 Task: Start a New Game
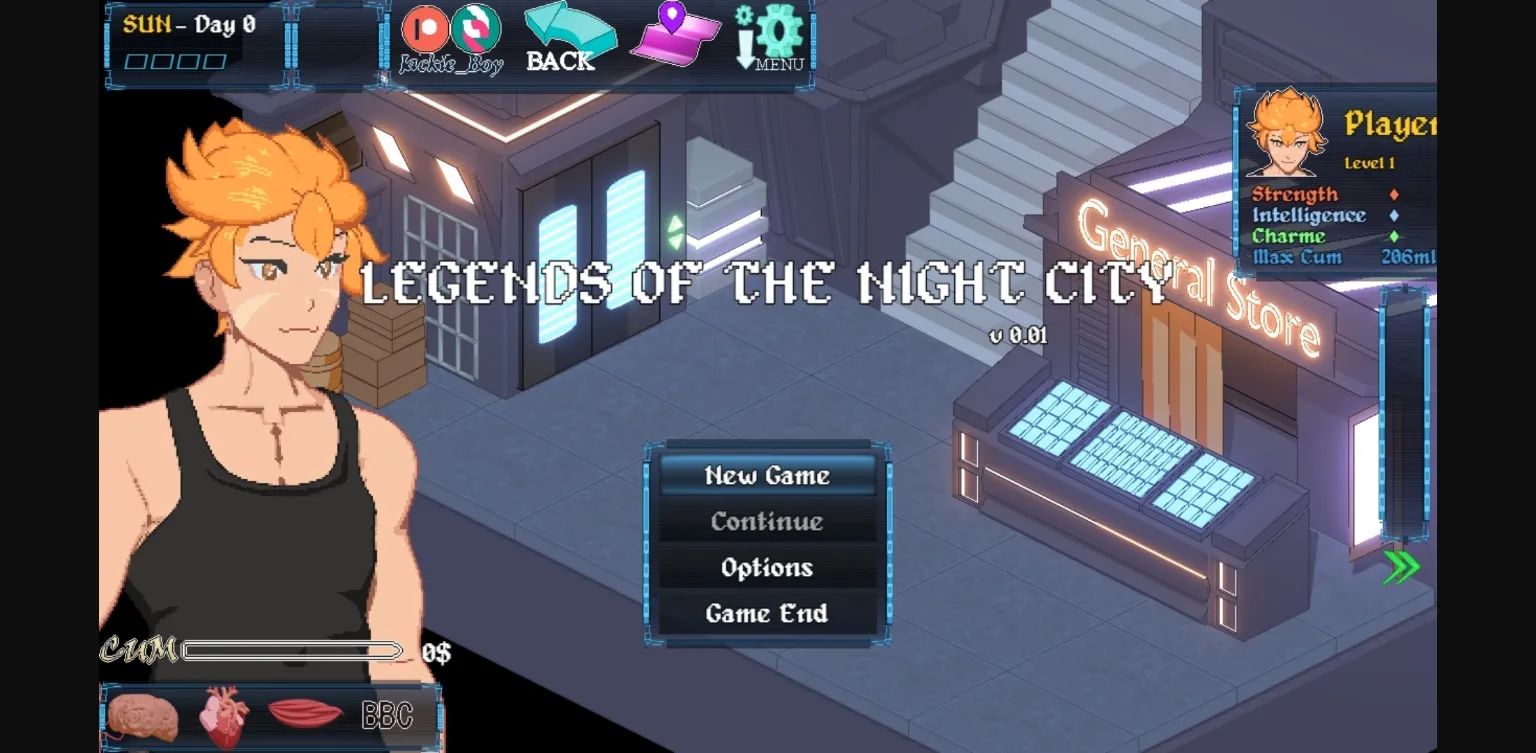[x=765, y=475]
